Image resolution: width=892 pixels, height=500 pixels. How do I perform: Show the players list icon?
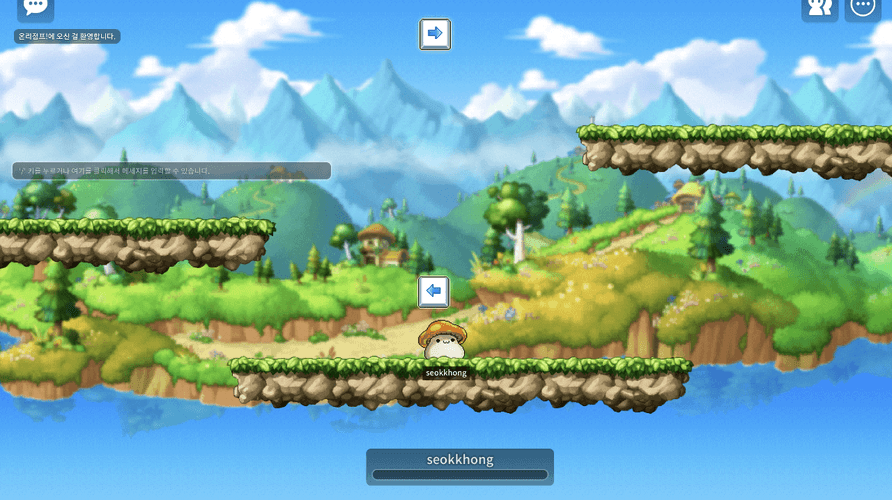coord(819,8)
